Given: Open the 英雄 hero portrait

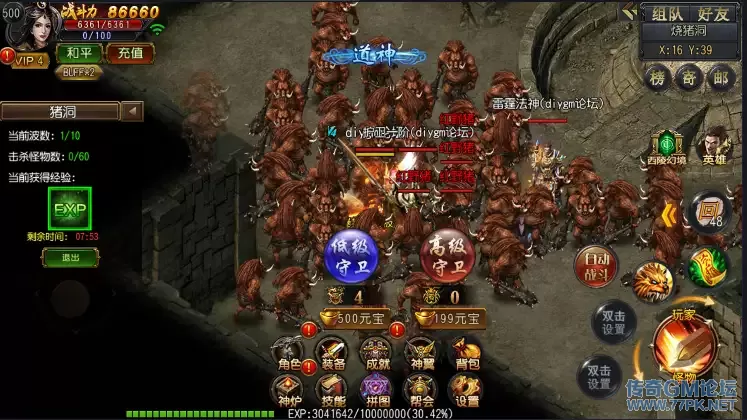Looking at the screenshot, I should (714, 148).
